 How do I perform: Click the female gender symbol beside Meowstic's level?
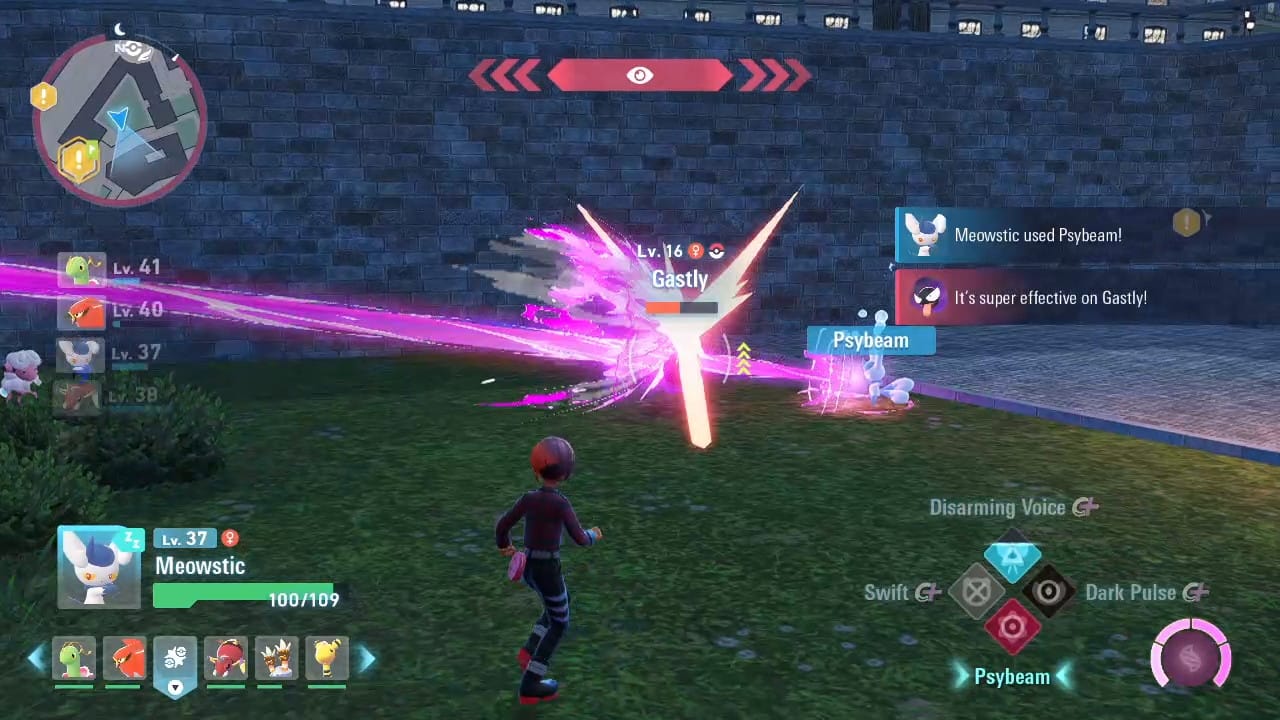pos(230,538)
